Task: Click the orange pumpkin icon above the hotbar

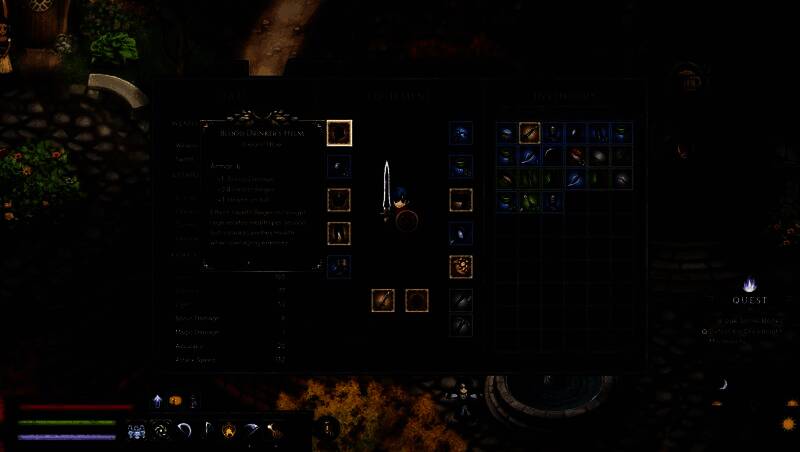Action: [x=175, y=401]
